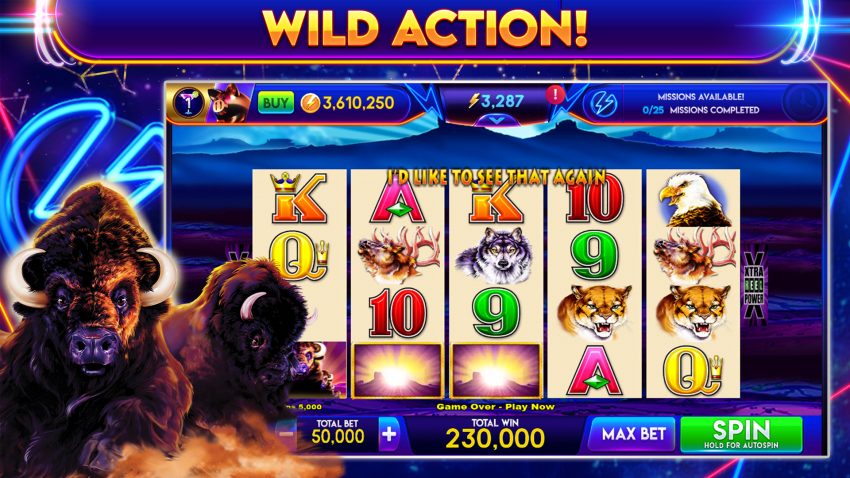Set the wager with MAX BET
The height and width of the screenshot is (478, 850).
click(630, 435)
